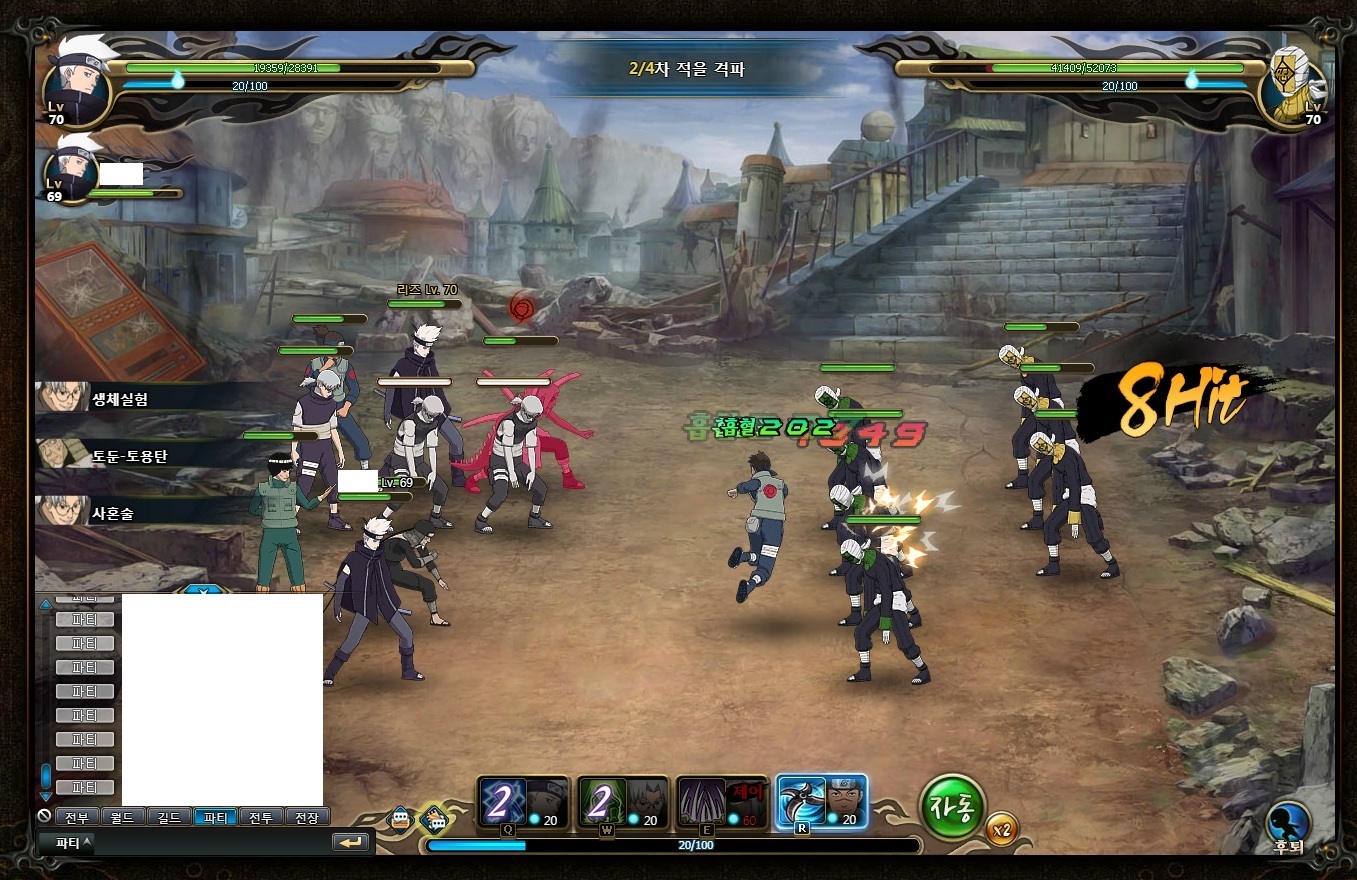
Task: Send the chat message with the enter arrow button
Action: point(350,843)
